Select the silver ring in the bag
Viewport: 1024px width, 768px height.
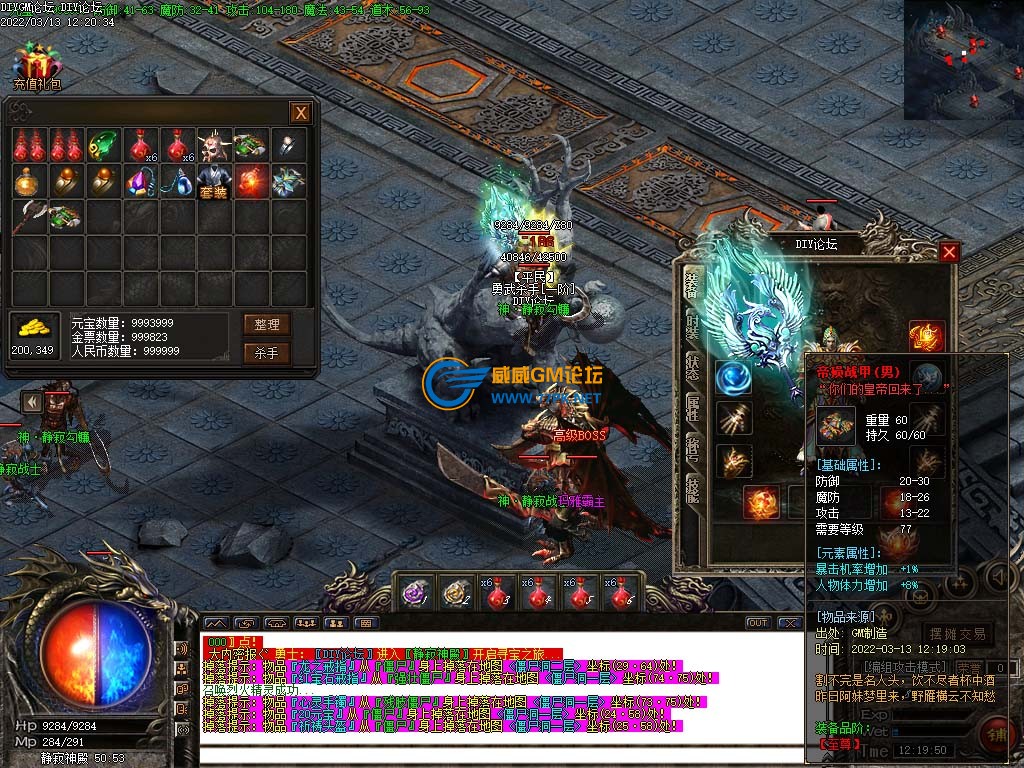pyautogui.click(x=287, y=146)
